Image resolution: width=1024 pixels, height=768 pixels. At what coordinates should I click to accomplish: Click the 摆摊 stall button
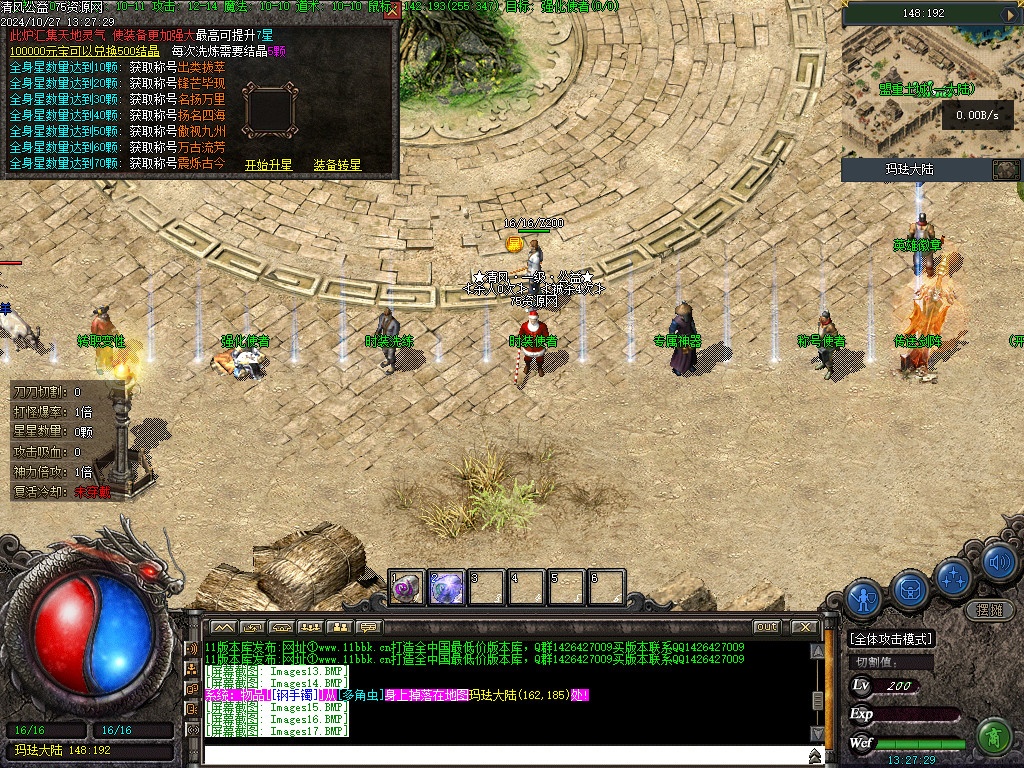[988, 609]
